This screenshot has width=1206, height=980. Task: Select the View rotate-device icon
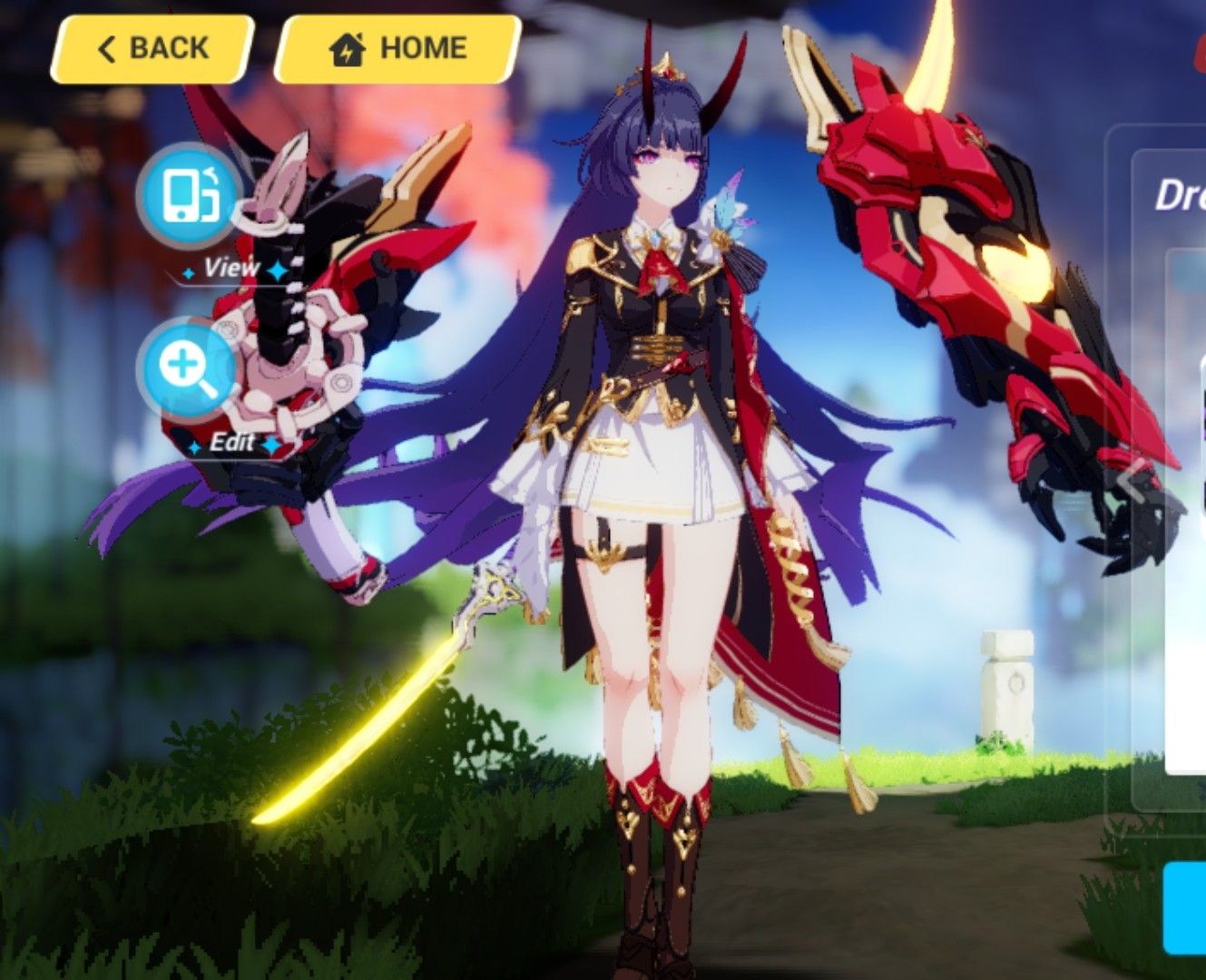tap(188, 195)
